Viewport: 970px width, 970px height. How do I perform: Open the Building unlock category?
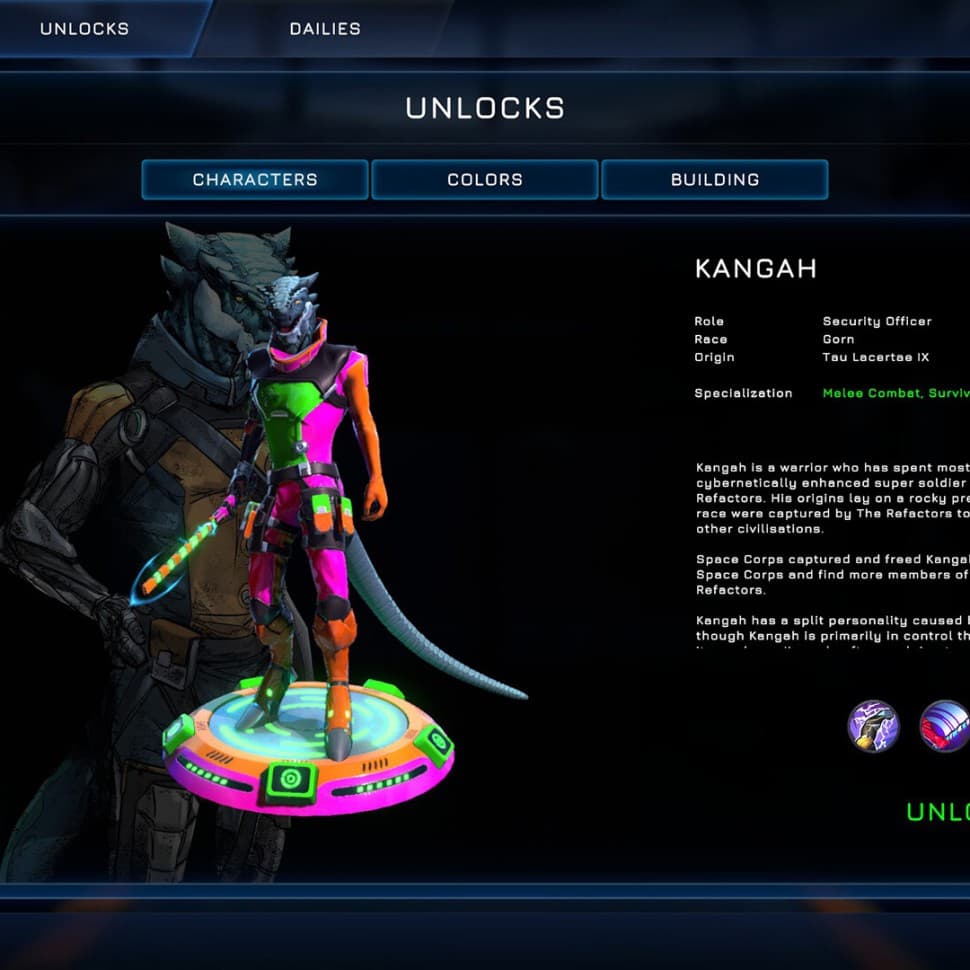click(715, 180)
